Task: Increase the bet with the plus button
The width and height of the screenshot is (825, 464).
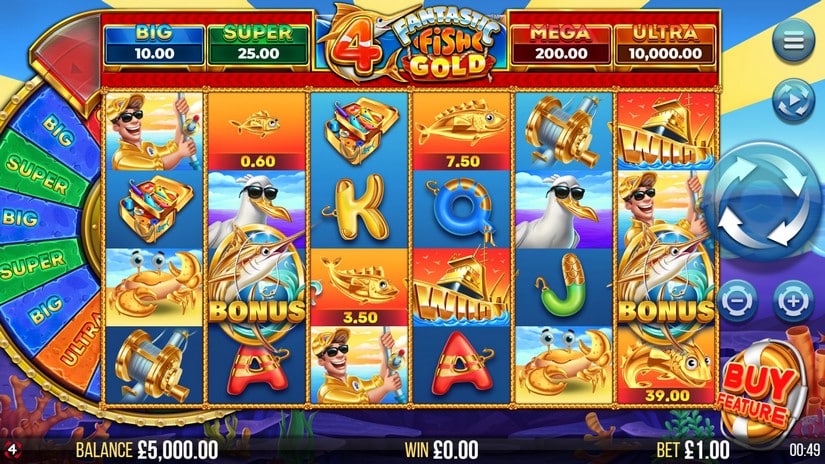Action: [x=792, y=299]
